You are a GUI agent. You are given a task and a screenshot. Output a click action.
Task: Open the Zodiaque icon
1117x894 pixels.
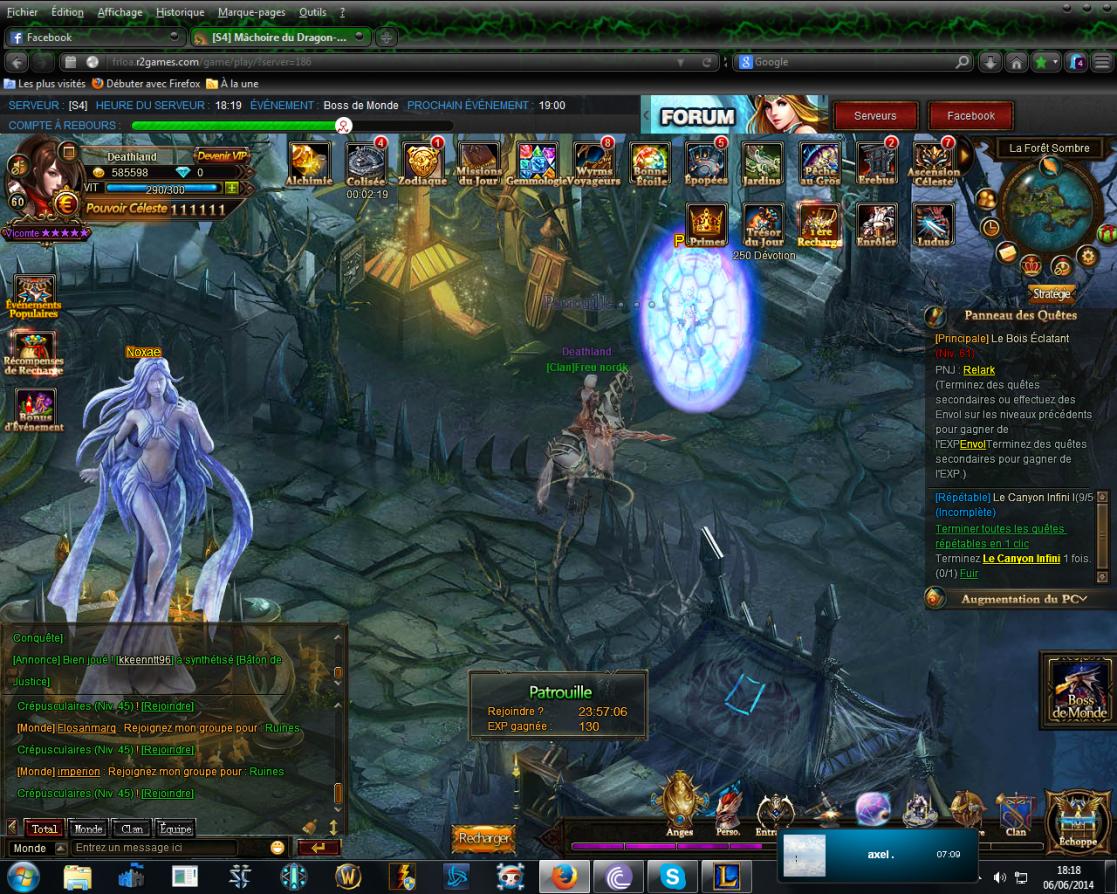[422, 162]
